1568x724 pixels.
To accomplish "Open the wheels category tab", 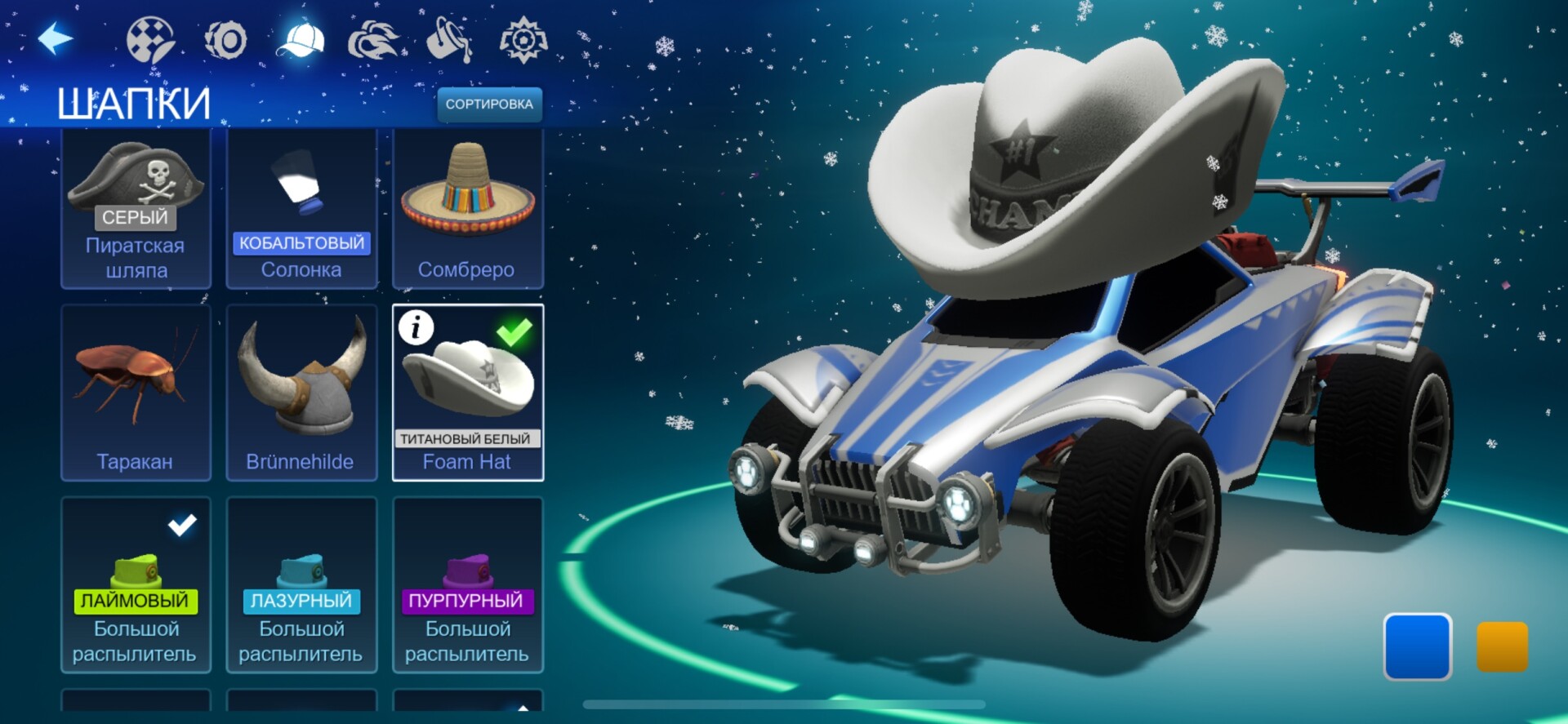I will point(226,40).
